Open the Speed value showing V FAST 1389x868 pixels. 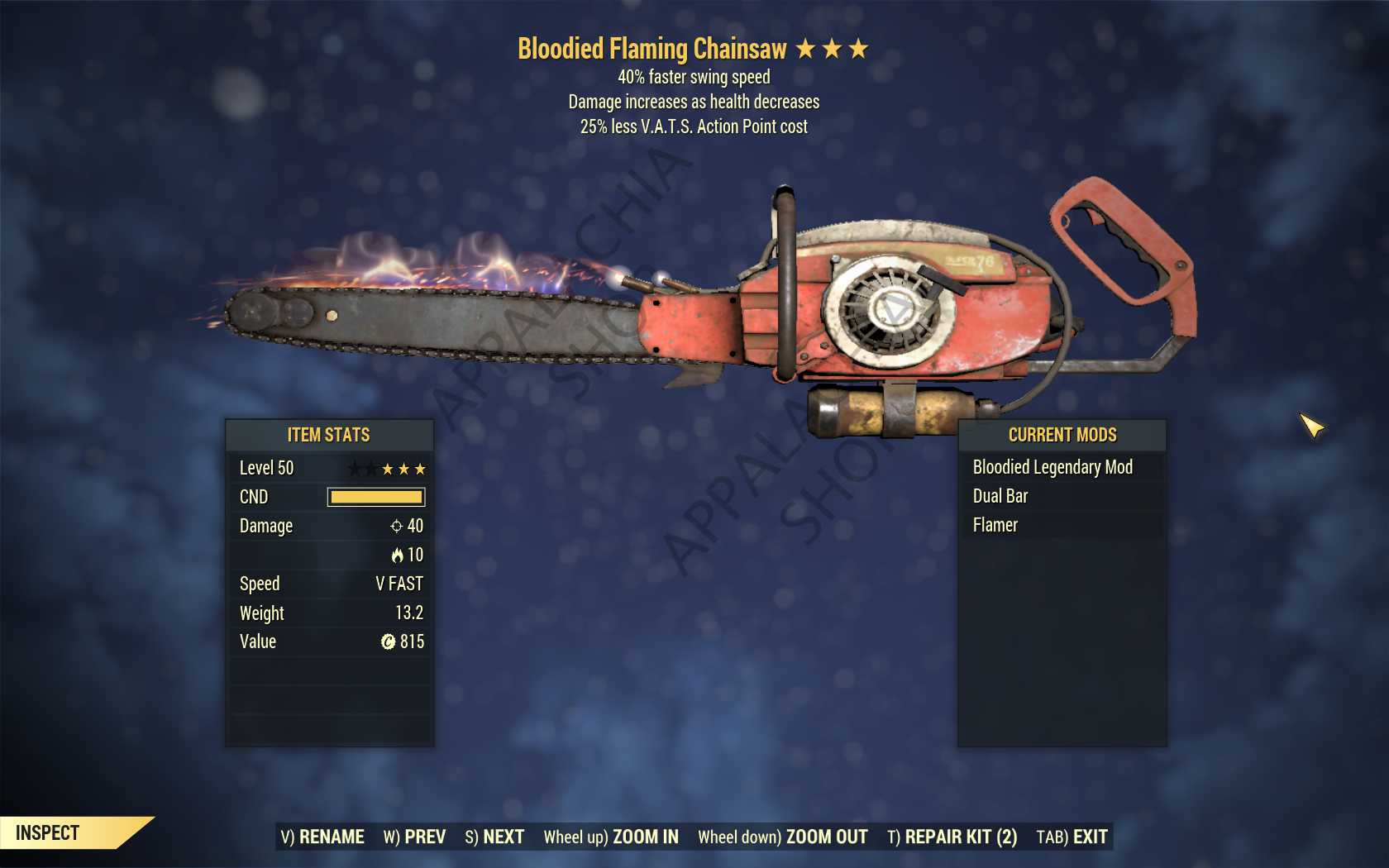click(399, 584)
